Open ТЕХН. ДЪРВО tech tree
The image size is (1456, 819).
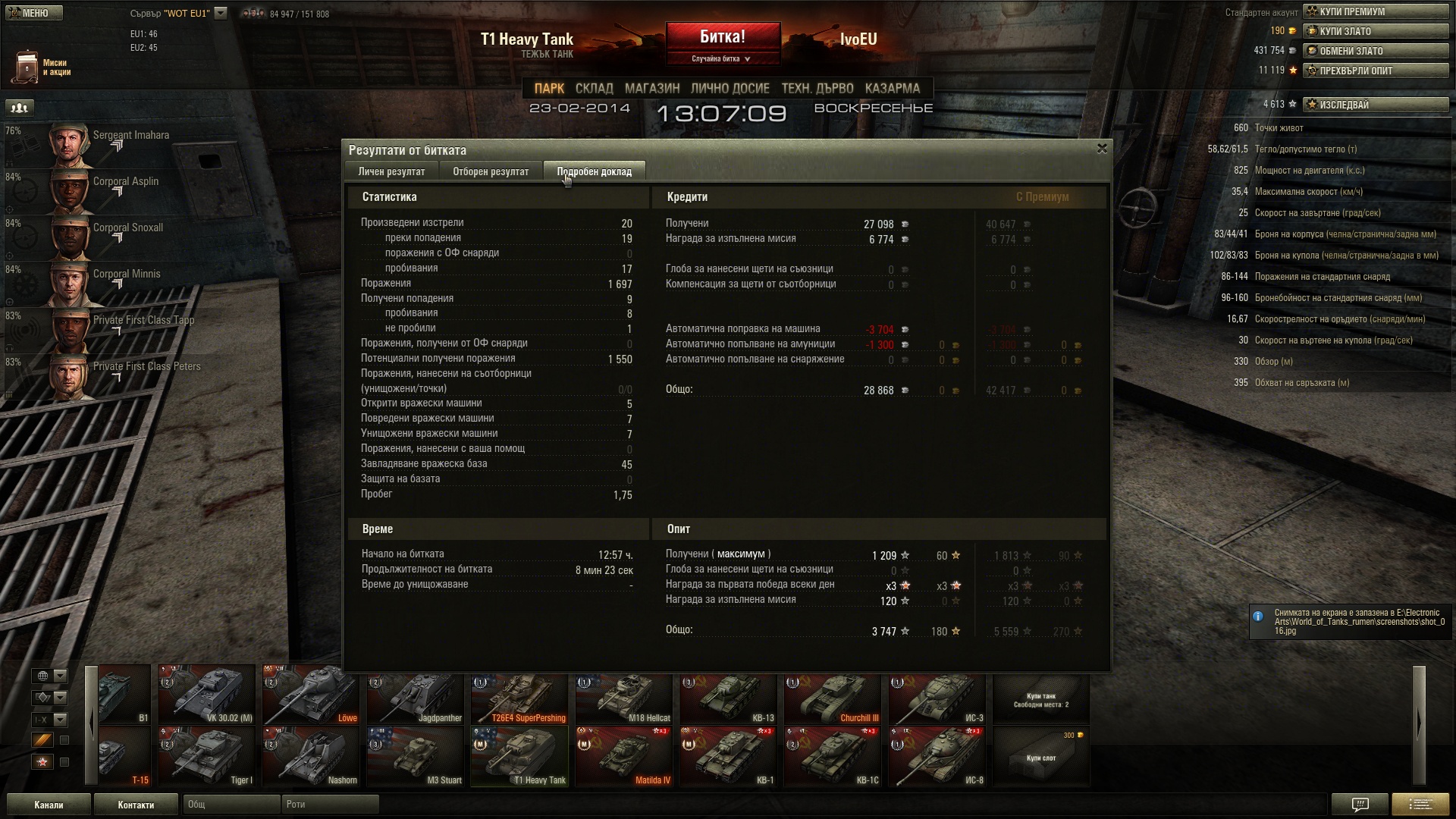coord(817,89)
